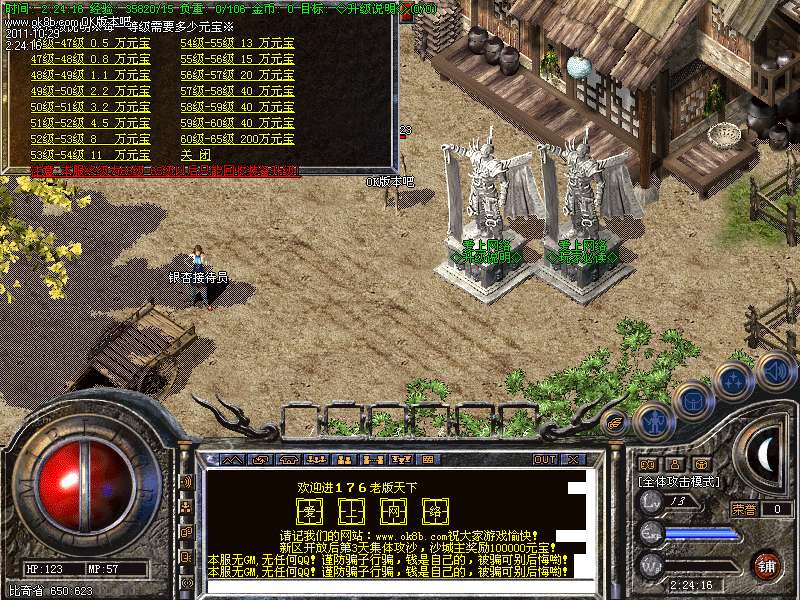Image resolution: width=800 pixels, height=600 pixels.
Task: Open the 荣誉 honor label
Action: [743, 509]
